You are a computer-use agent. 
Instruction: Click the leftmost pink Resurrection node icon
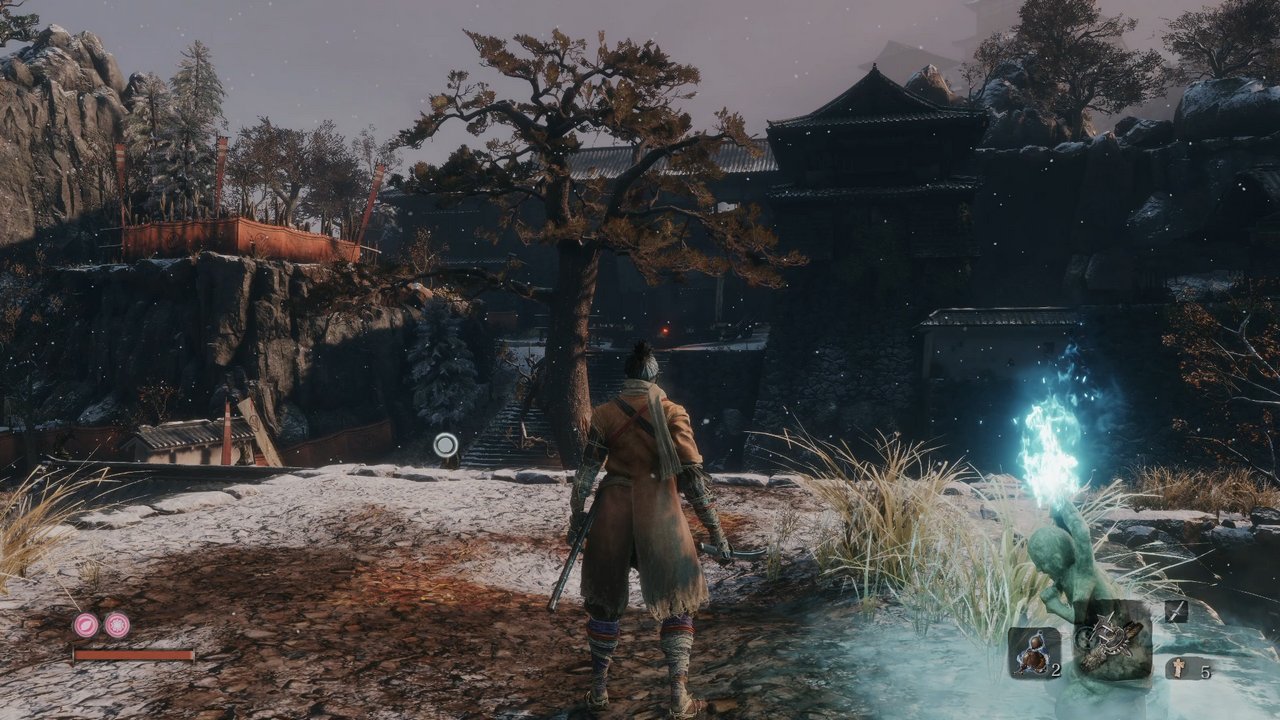85,624
